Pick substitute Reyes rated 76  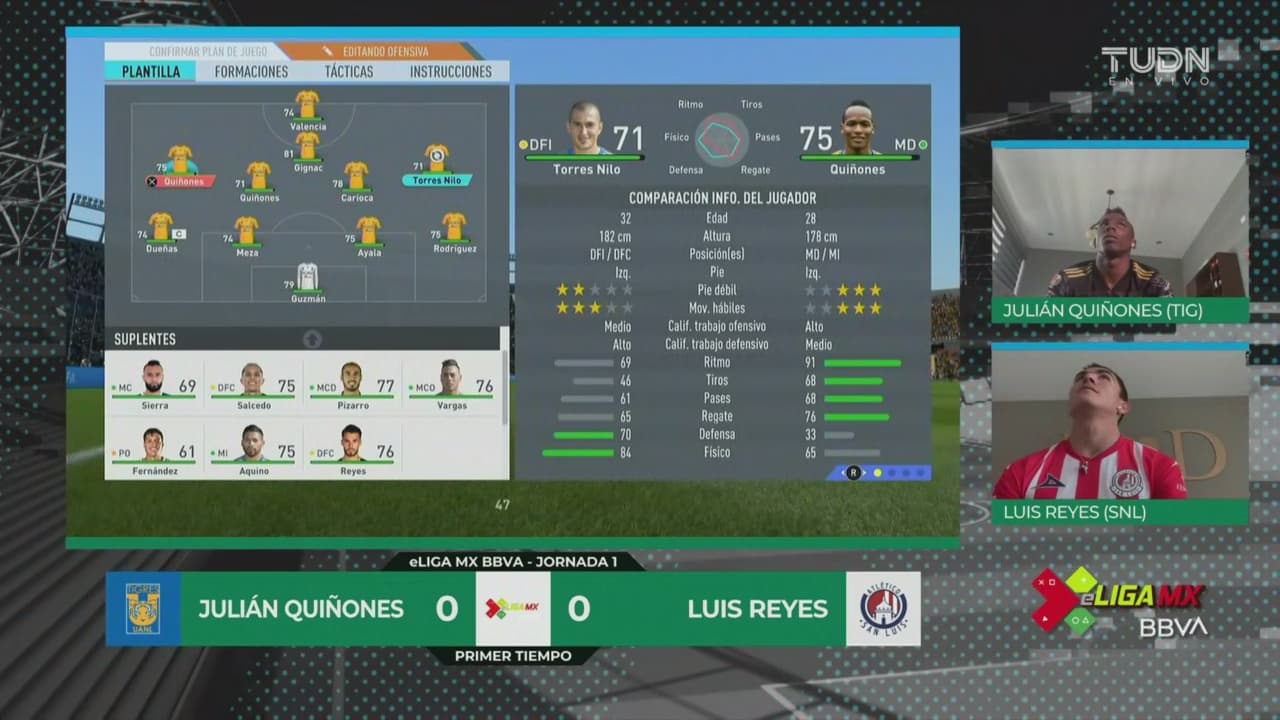(352, 449)
